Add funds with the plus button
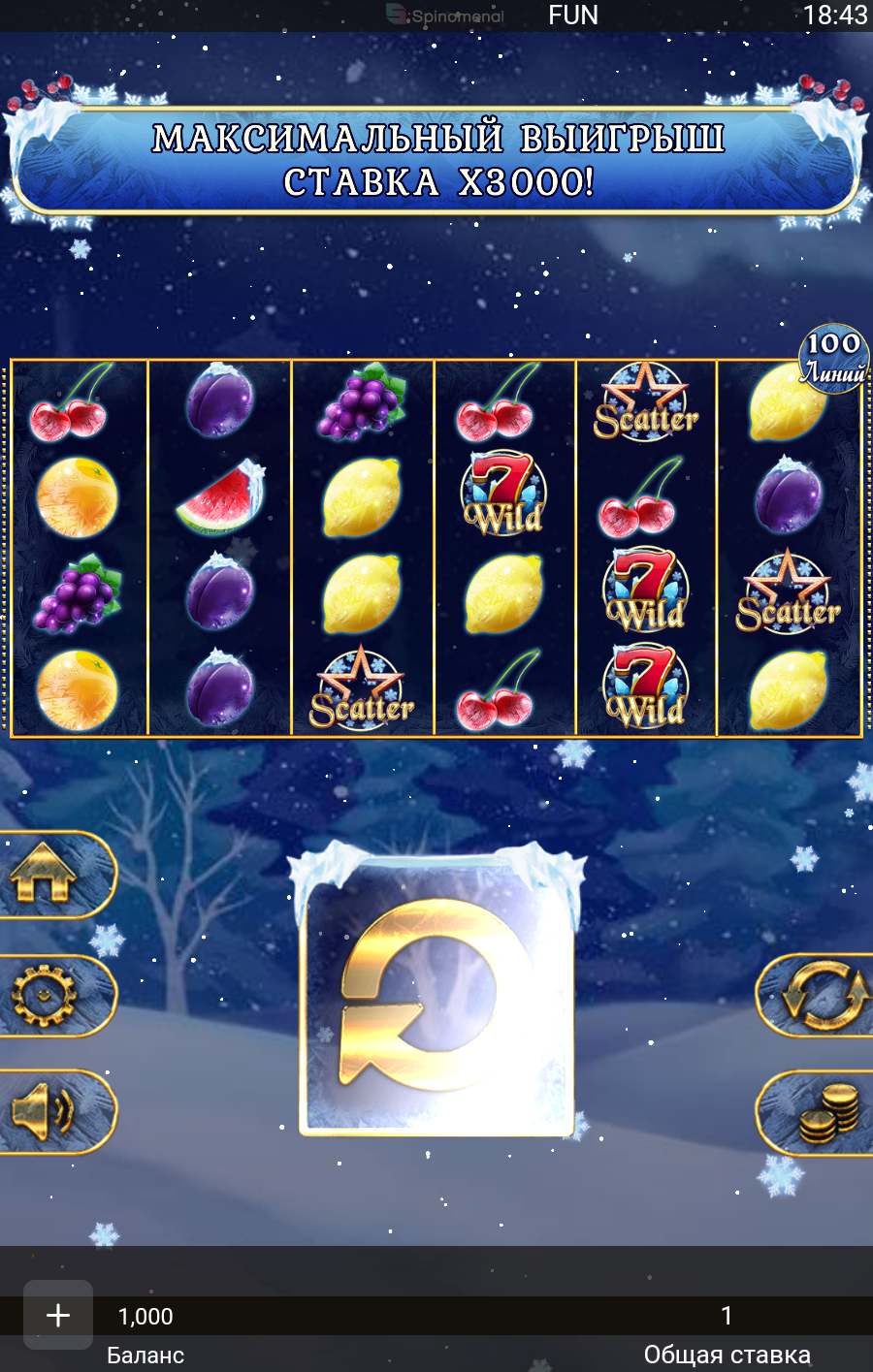The height and width of the screenshot is (1372, 873). click(x=58, y=1315)
